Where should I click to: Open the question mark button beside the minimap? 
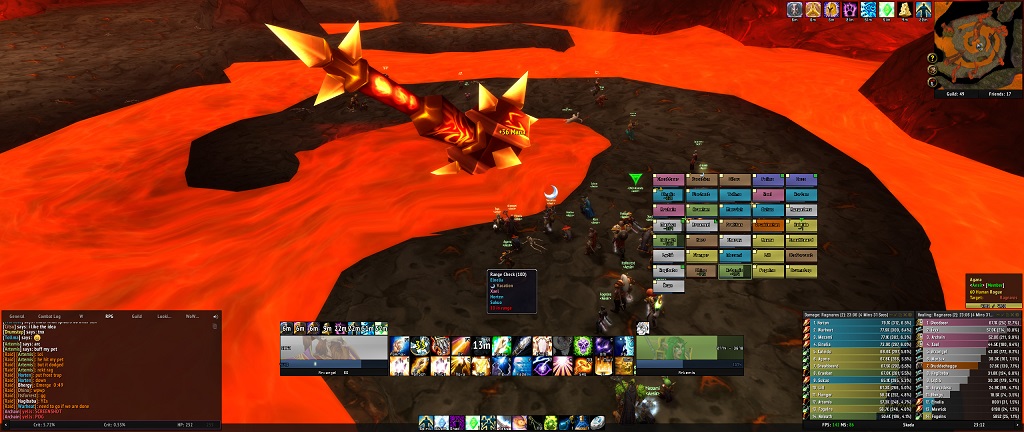click(931, 56)
